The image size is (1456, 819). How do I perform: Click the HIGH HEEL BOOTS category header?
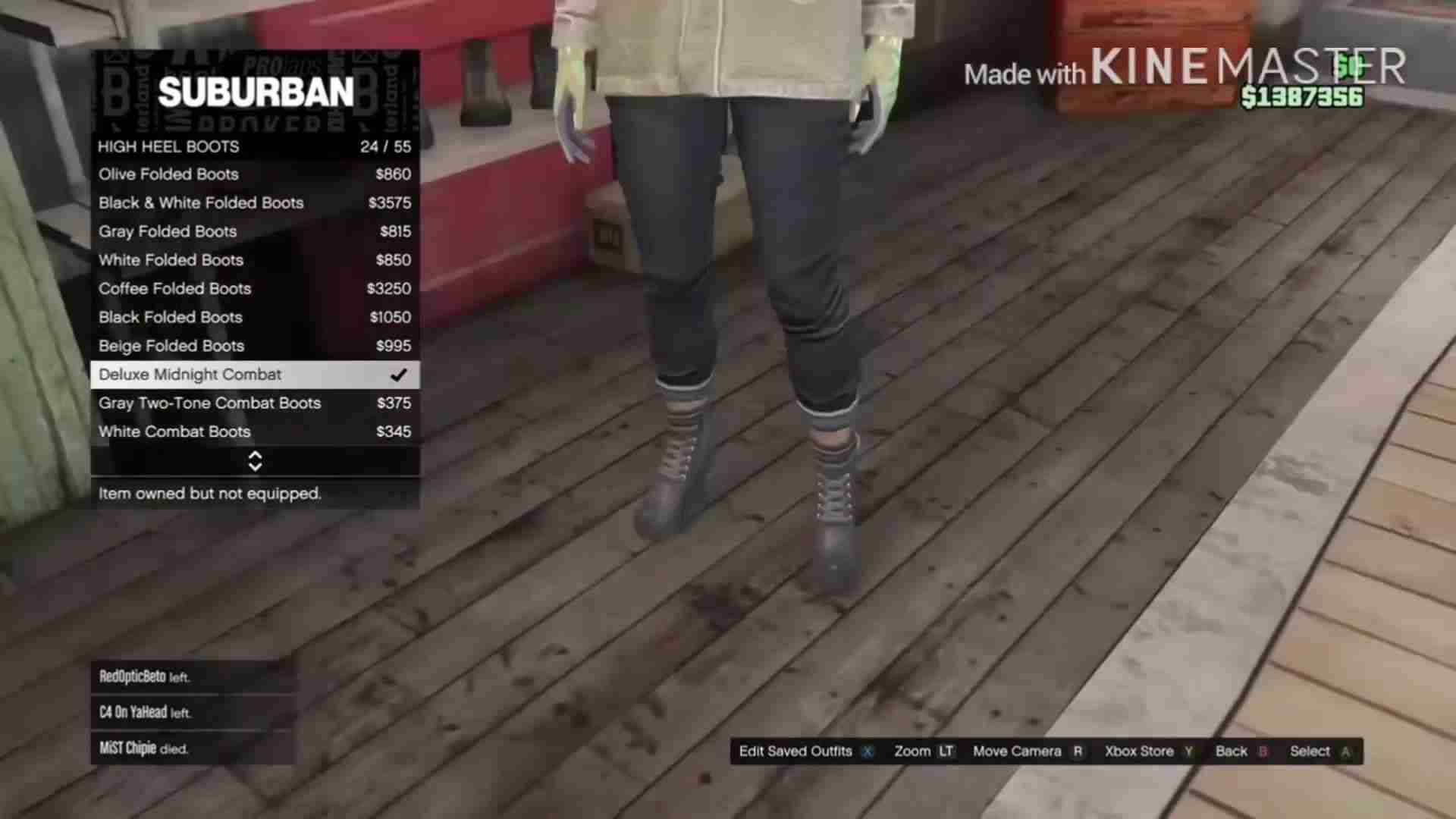coord(168,146)
